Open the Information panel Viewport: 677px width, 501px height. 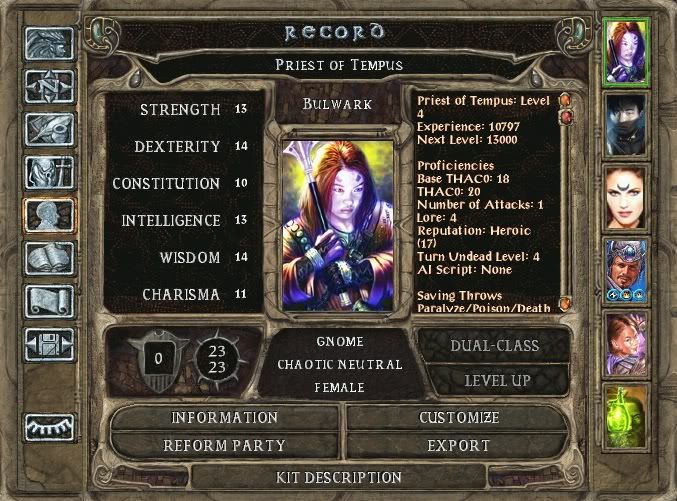point(224,418)
